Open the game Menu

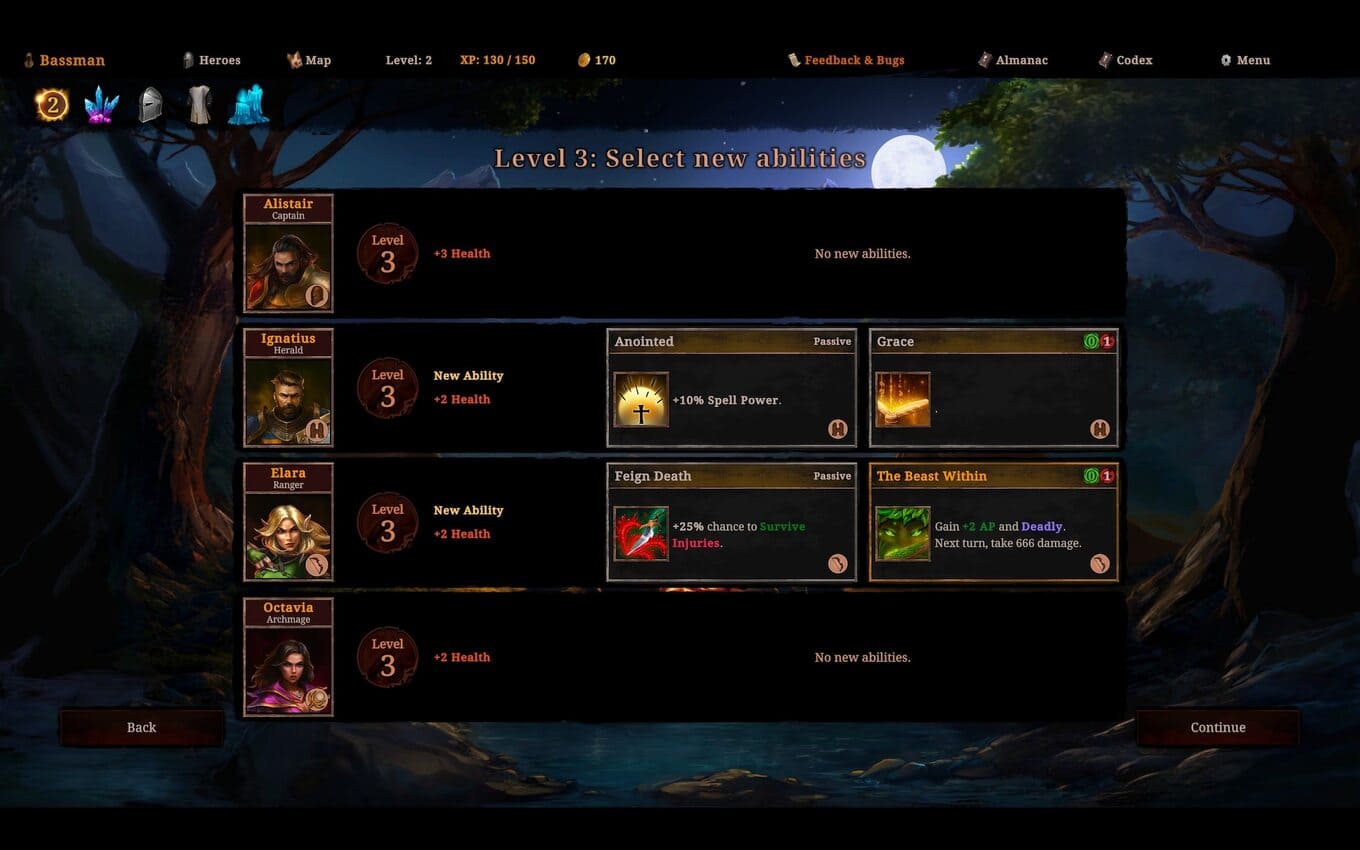pyautogui.click(x=1245, y=60)
